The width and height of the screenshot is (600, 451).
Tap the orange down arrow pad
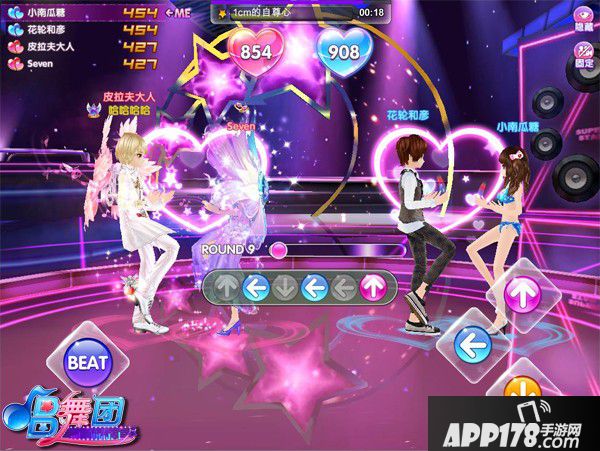tap(522, 390)
